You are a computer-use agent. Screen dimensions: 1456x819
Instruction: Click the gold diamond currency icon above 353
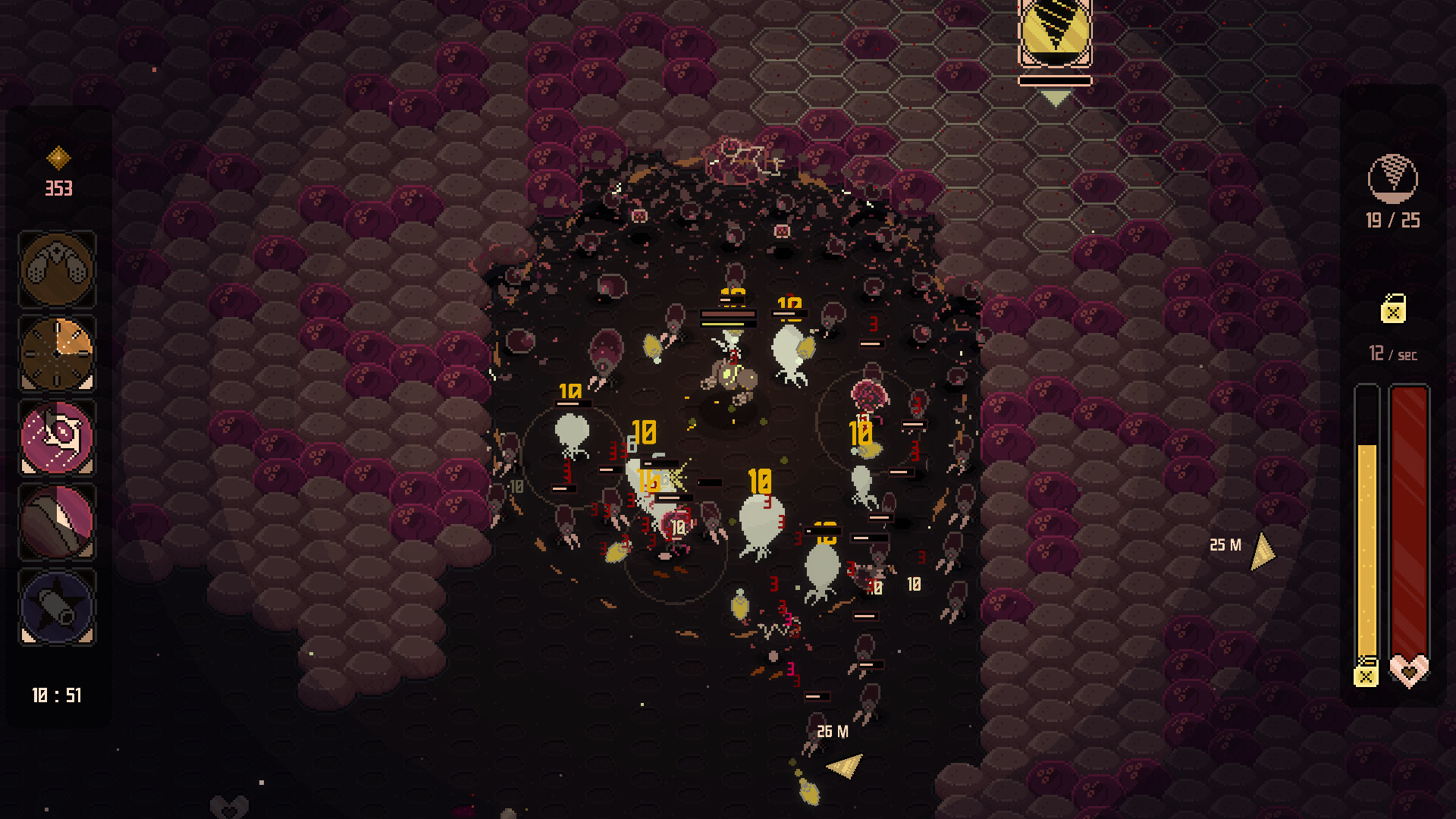pos(57,158)
